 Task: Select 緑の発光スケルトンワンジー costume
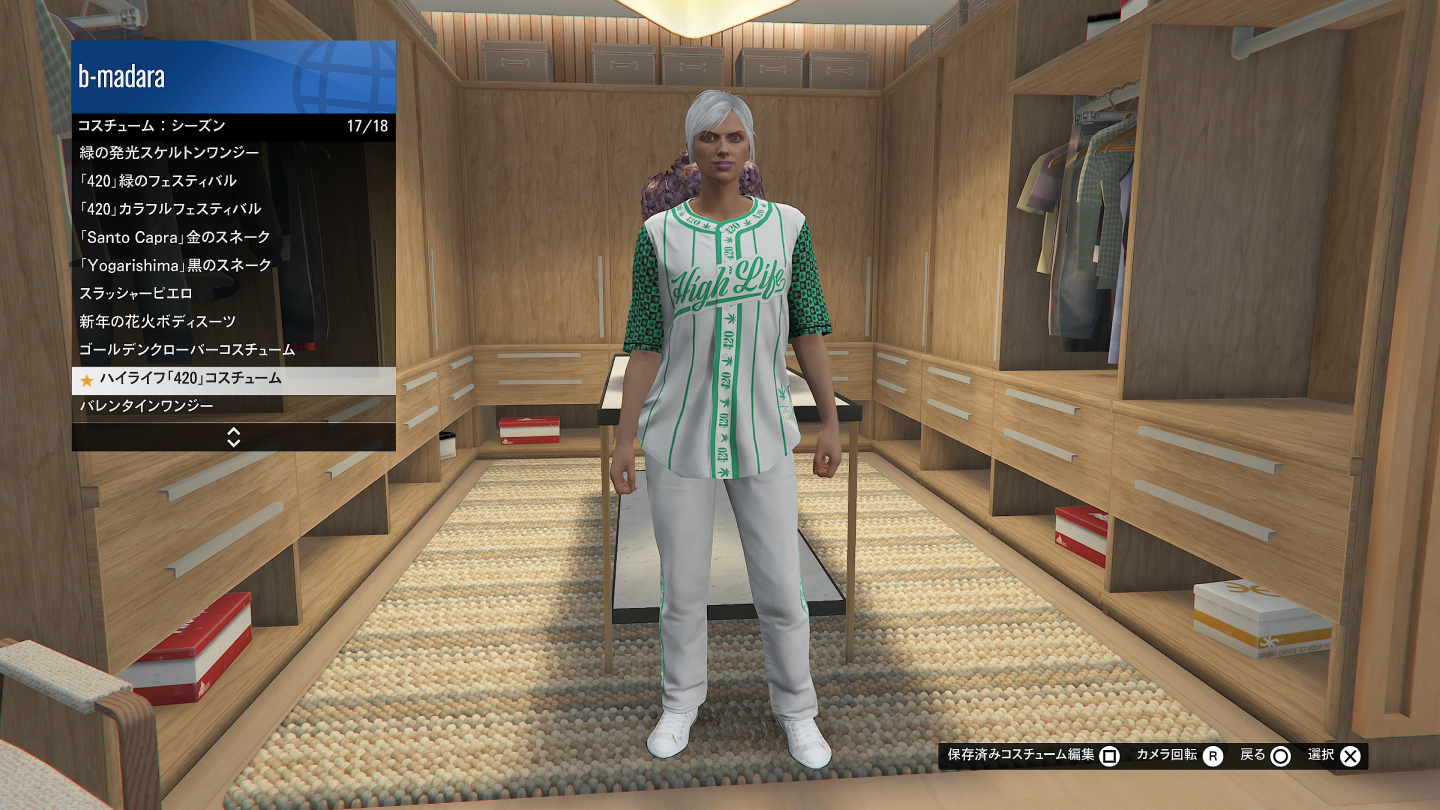(x=233, y=153)
